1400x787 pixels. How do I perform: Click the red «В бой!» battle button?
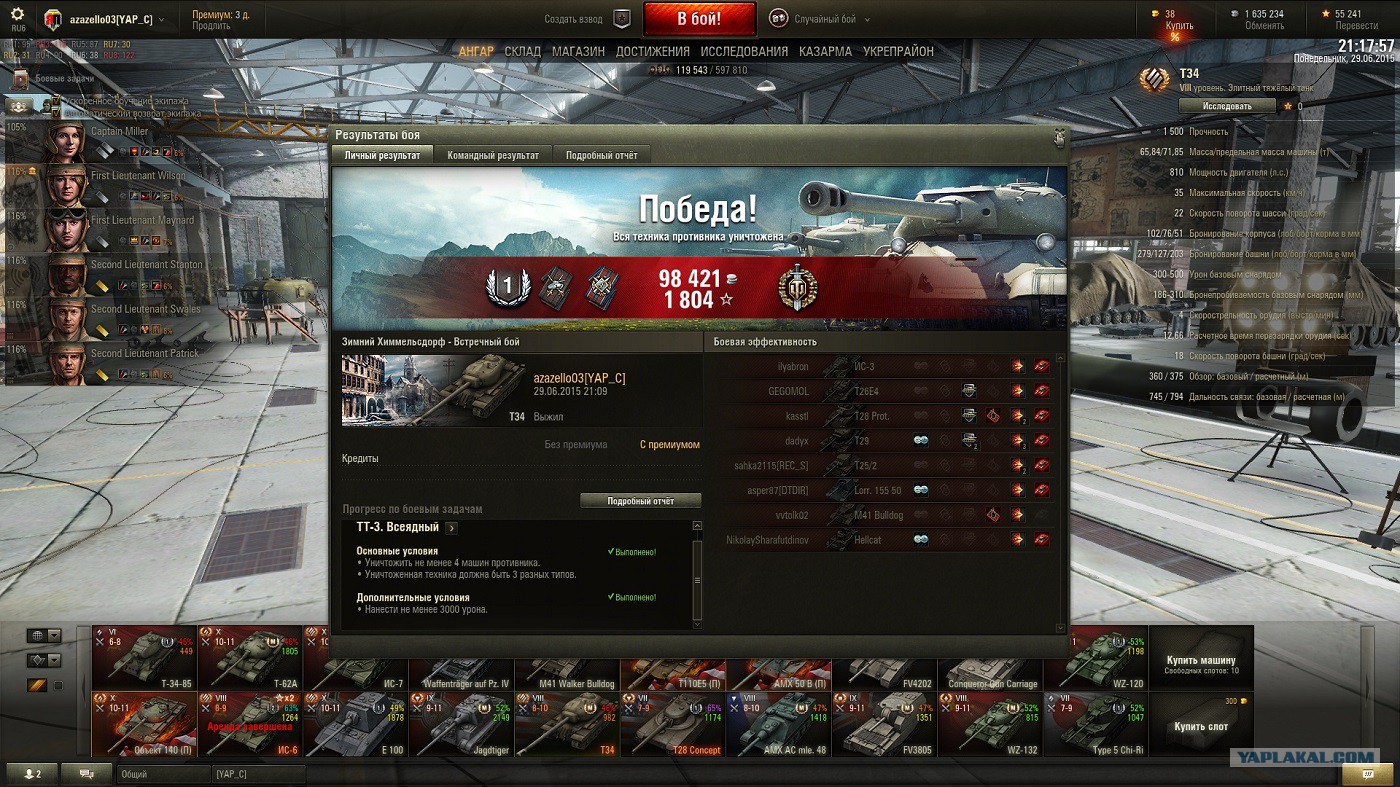699,19
